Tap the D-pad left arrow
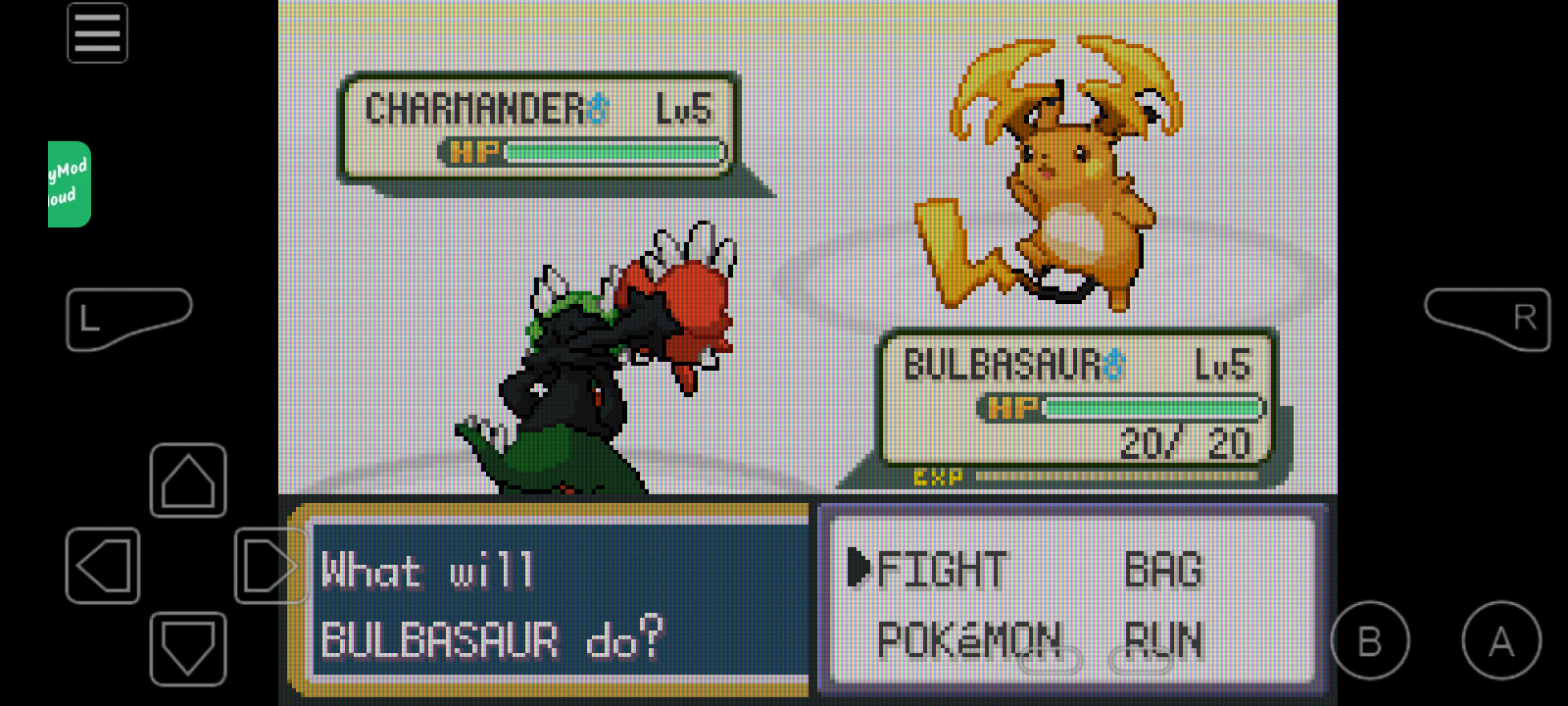1568x706 pixels. pyautogui.click(x=103, y=566)
